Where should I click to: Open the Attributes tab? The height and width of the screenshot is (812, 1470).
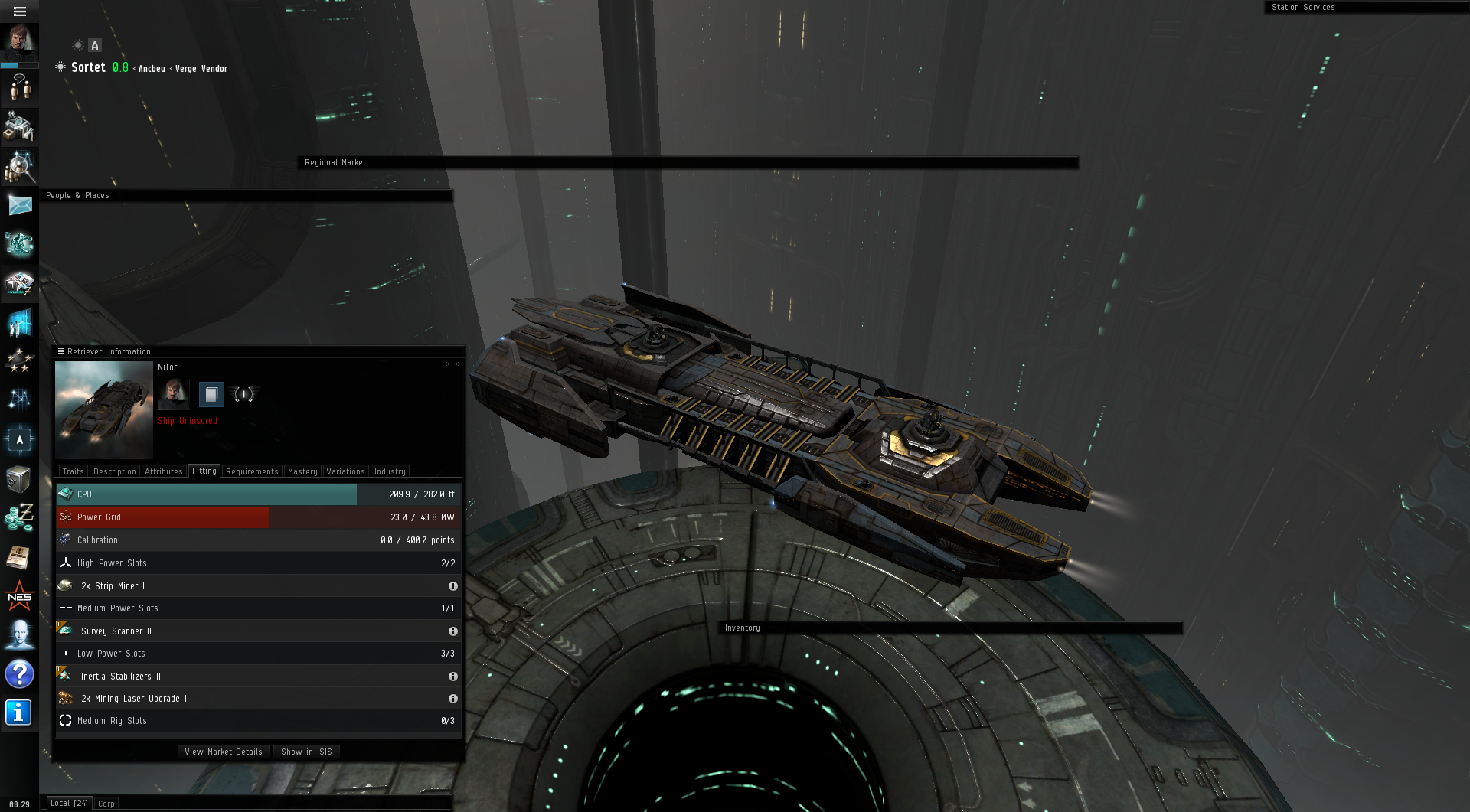[x=164, y=471]
